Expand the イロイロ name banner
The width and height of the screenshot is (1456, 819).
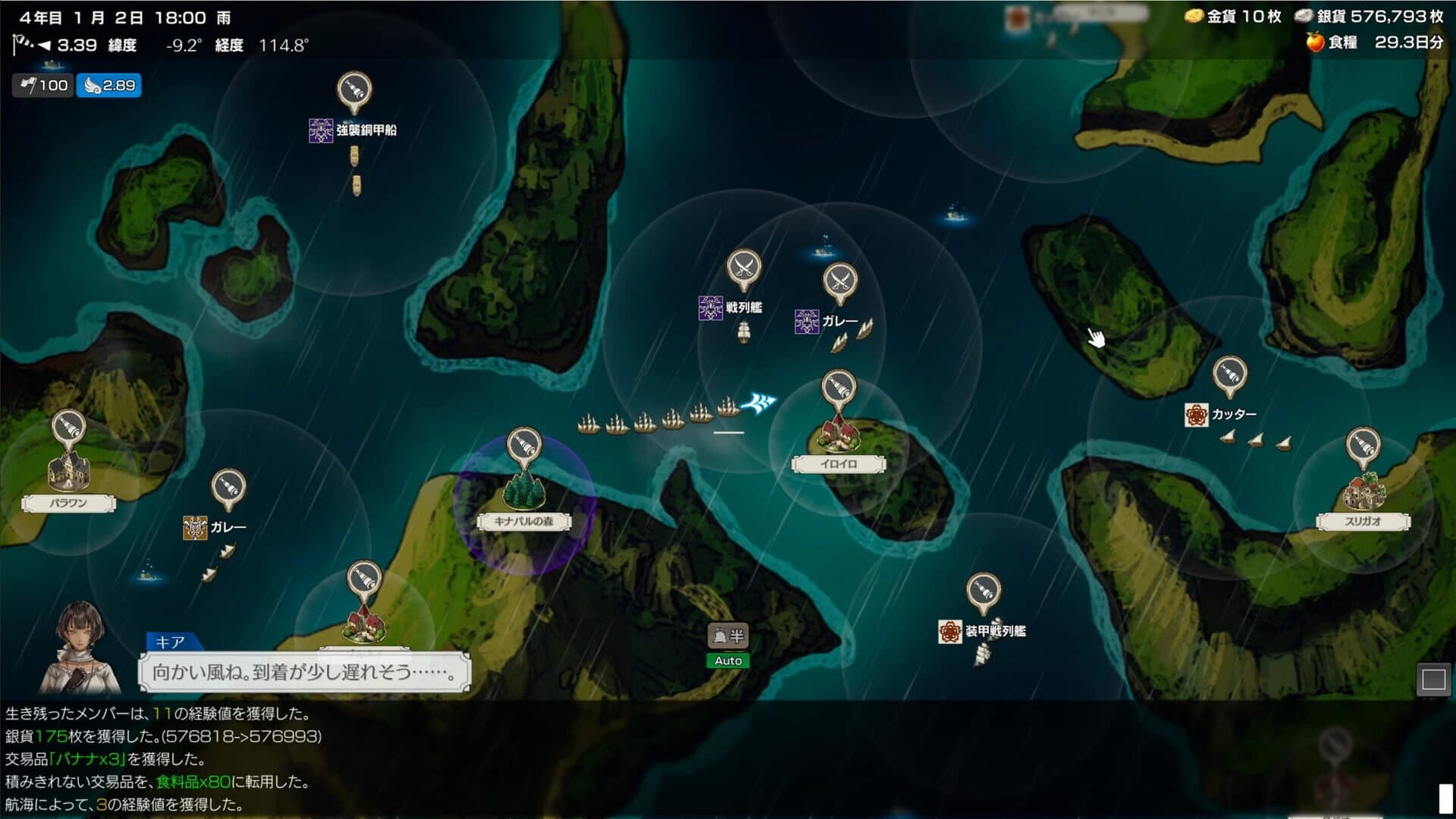pyautogui.click(x=840, y=464)
